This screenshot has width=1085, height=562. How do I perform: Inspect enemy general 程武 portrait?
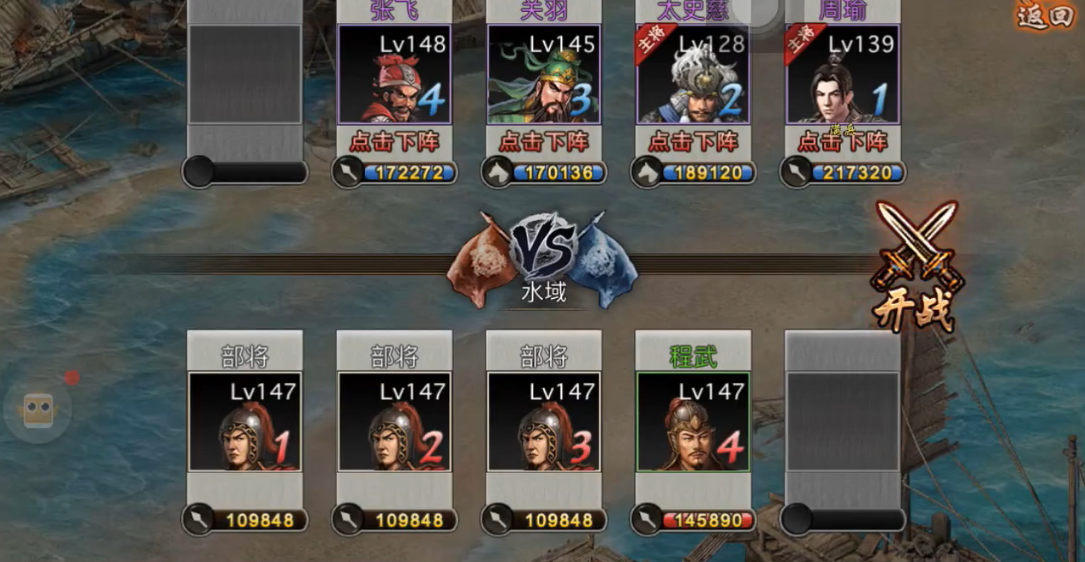pyautogui.click(x=693, y=421)
